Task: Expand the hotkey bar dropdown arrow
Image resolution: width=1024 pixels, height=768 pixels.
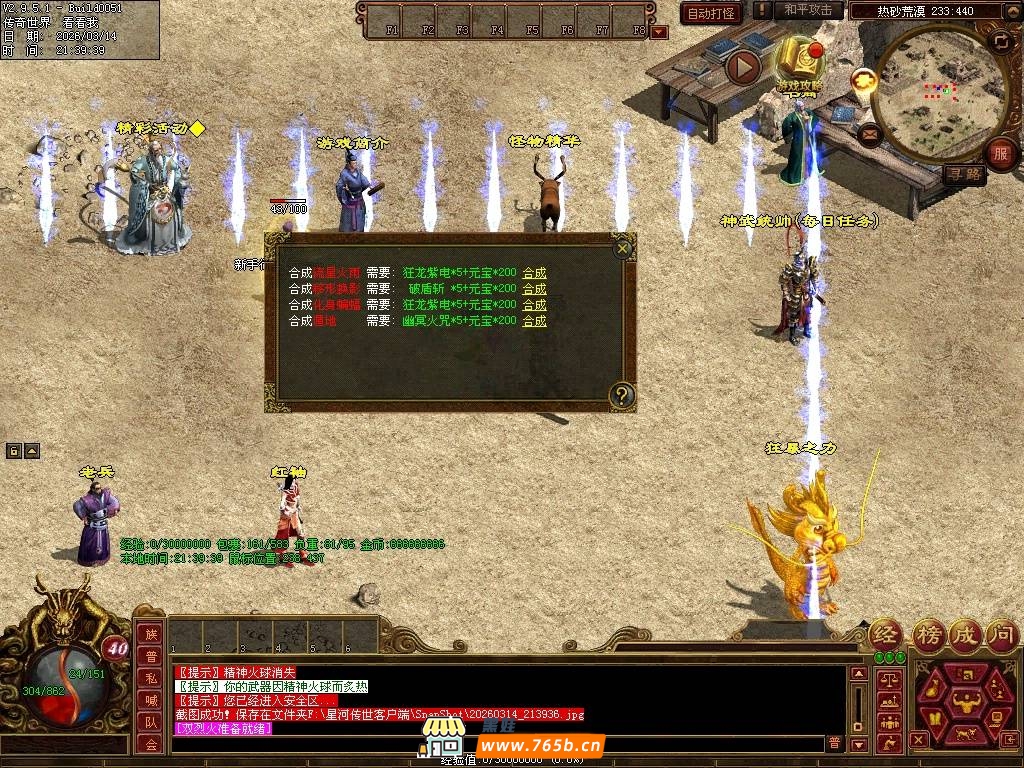Action: click(x=658, y=31)
